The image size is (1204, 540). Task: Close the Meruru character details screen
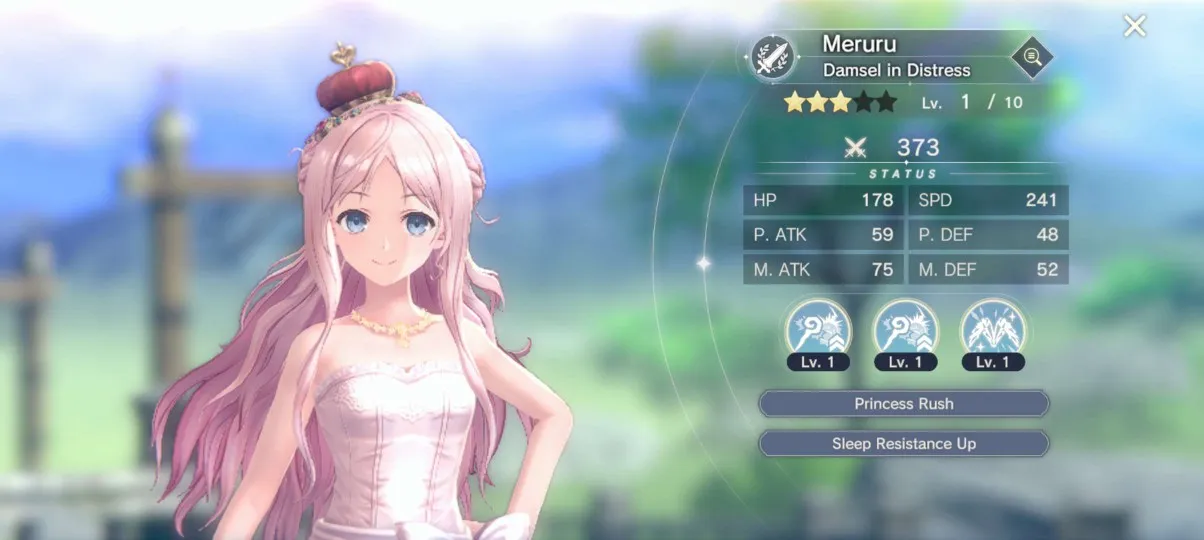pyautogui.click(x=1134, y=26)
